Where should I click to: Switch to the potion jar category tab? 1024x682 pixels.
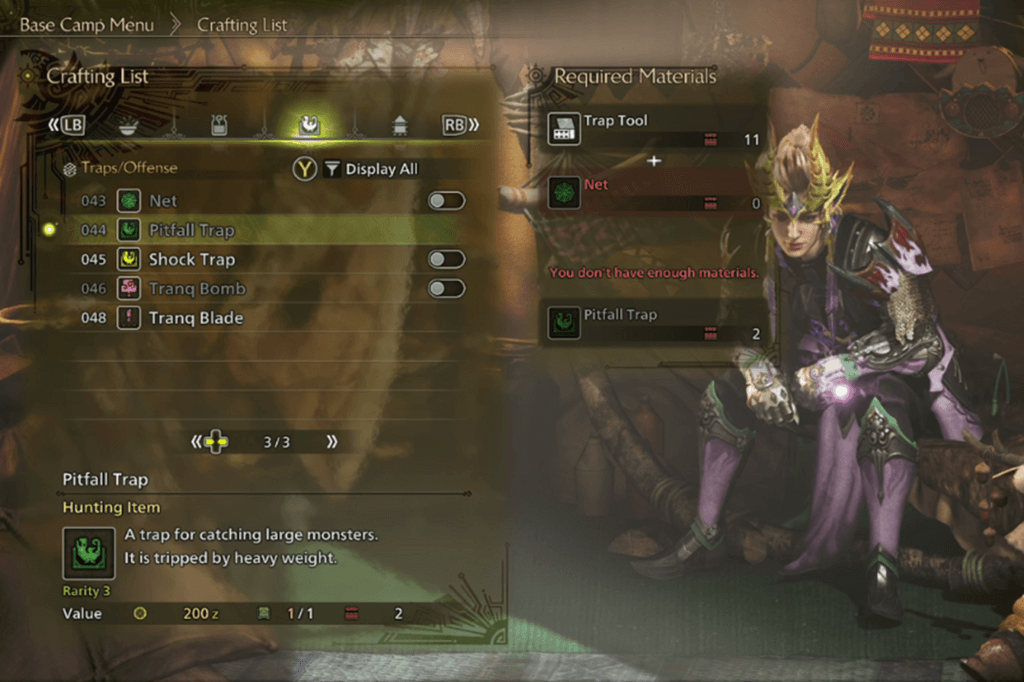[220, 125]
